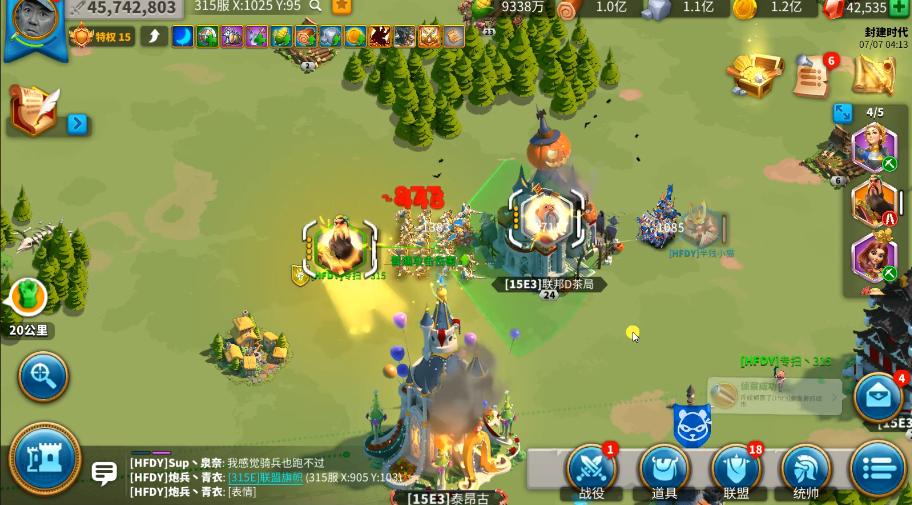Open the 道具 items bag
The height and width of the screenshot is (505, 912).
coord(664,468)
